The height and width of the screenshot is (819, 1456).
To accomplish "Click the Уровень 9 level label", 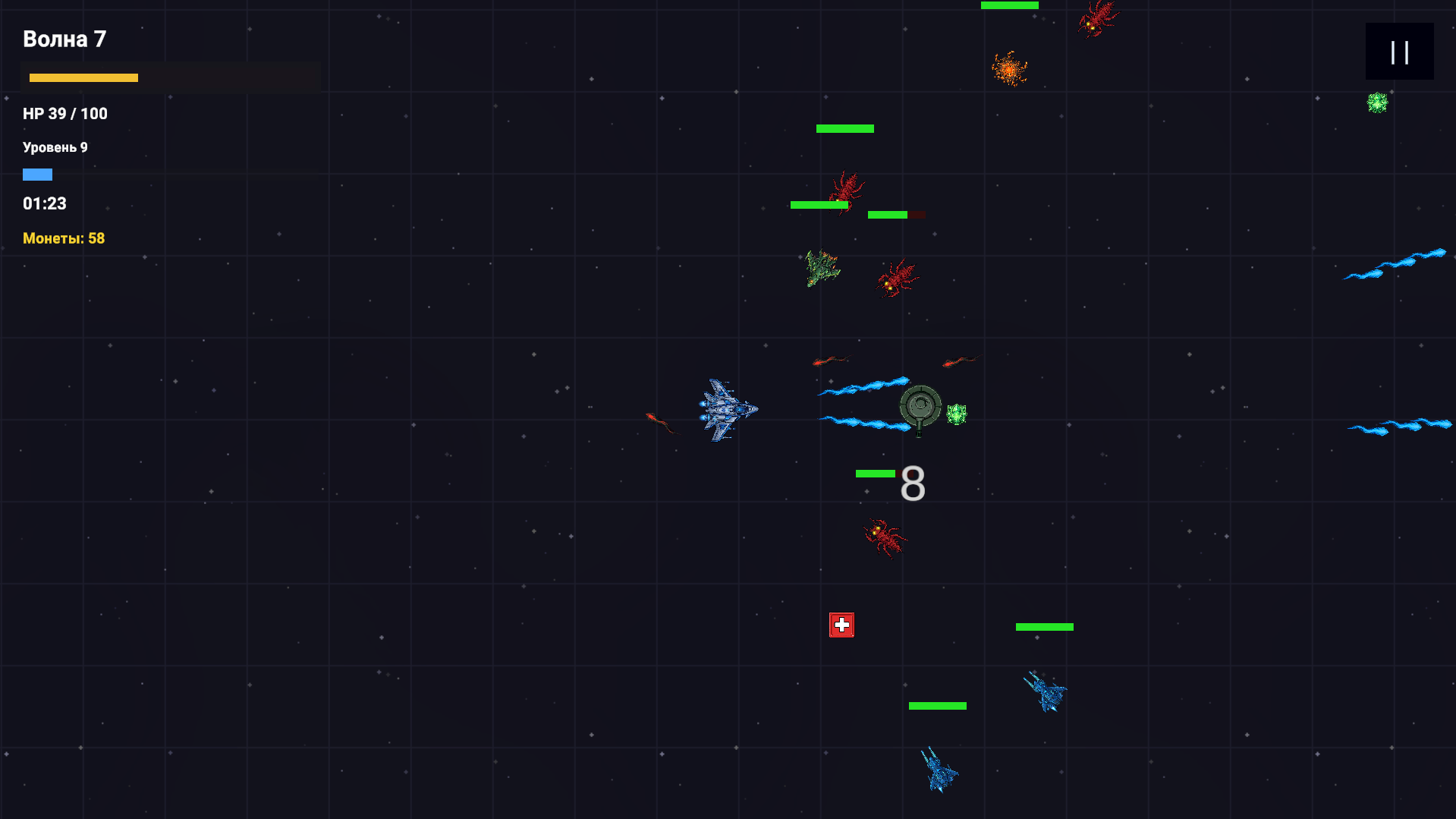I will coord(55,146).
